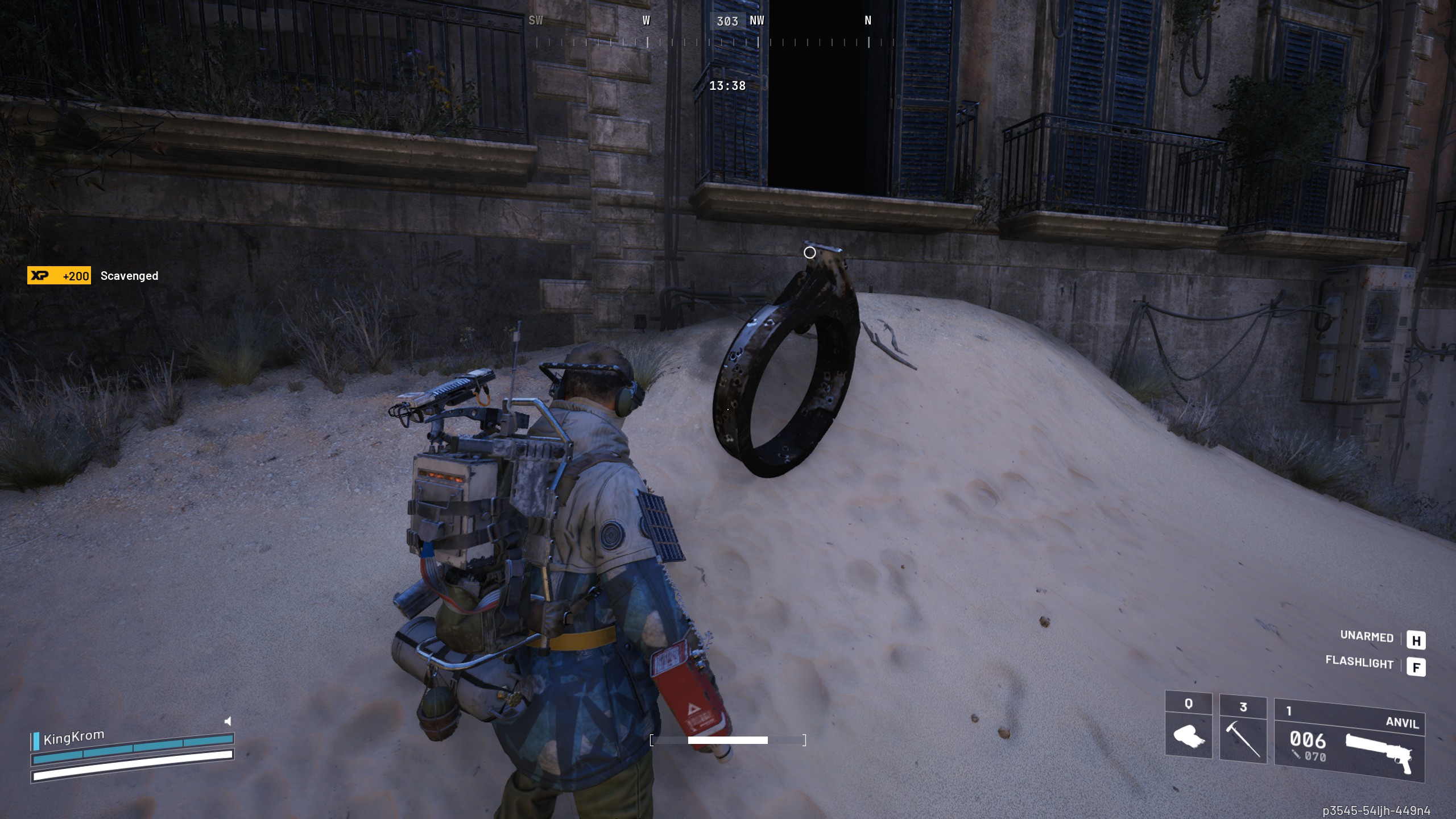
Task: Click the stamina progress bar at bottom center
Action: click(x=728, y=741)
